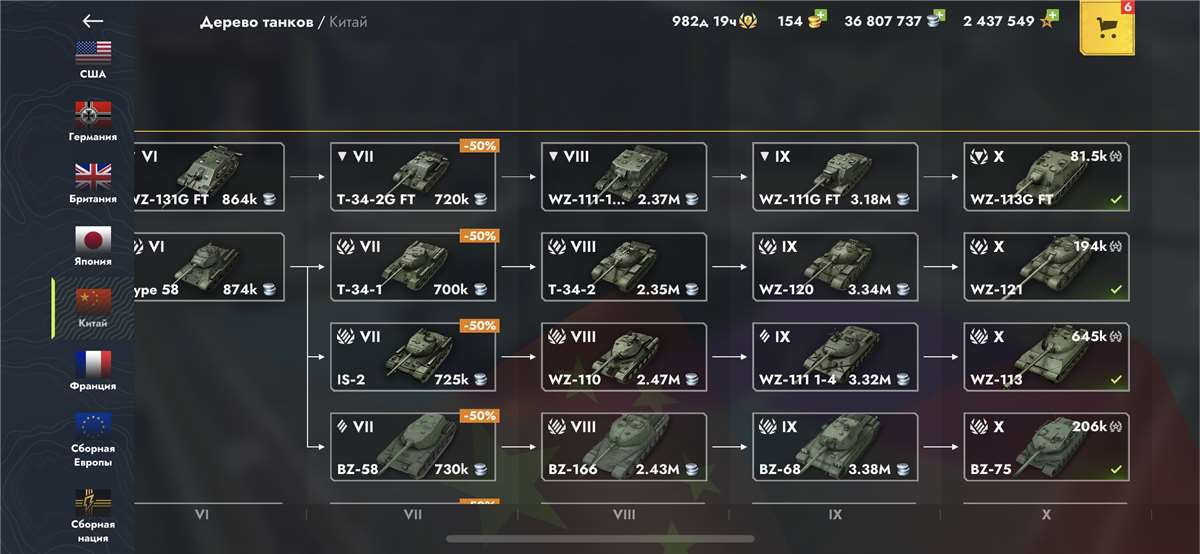
Task: Choose the T-34-1 tank card
Action: click(413, 267)
